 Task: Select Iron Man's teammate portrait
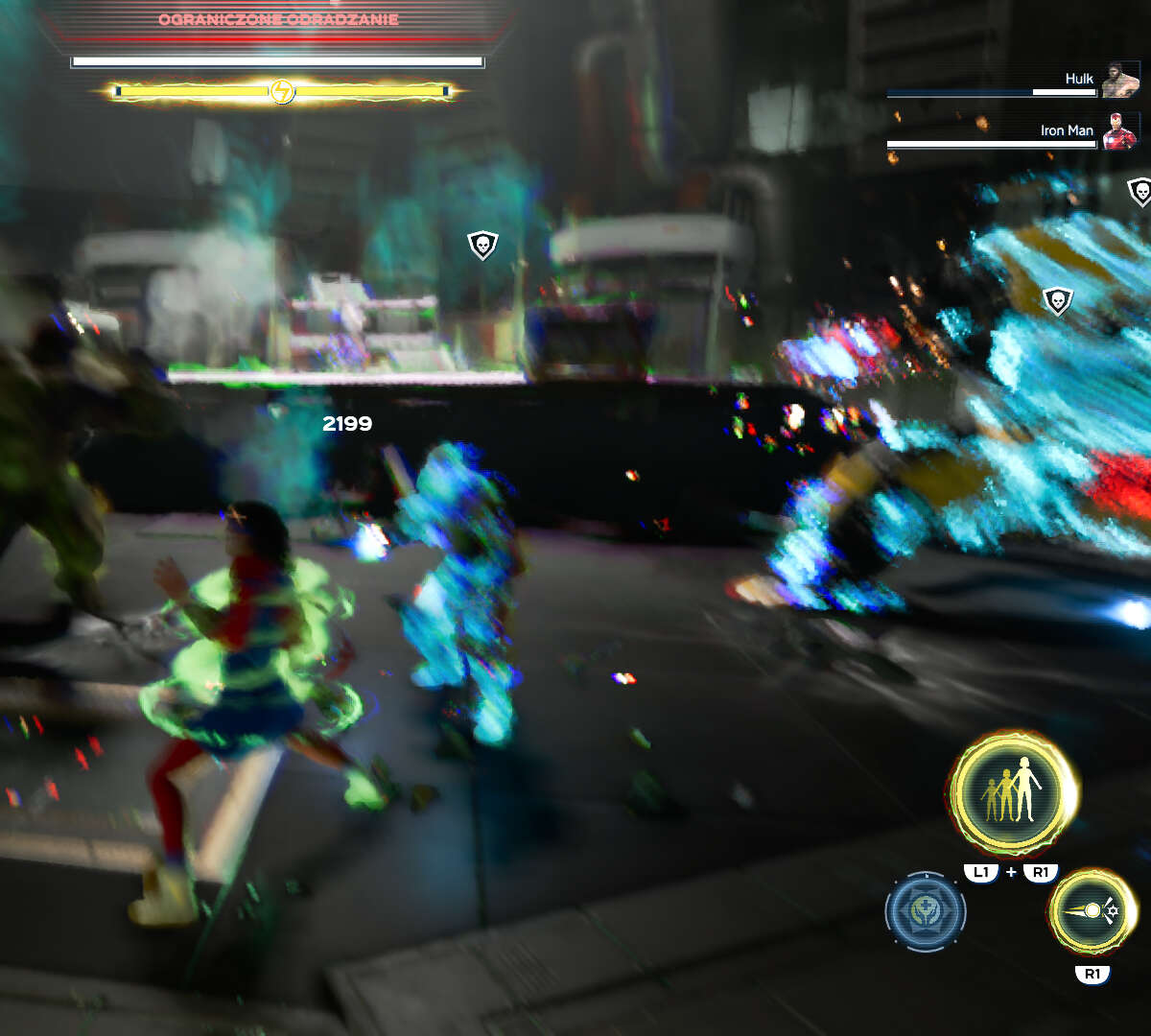click(1118, 131)
